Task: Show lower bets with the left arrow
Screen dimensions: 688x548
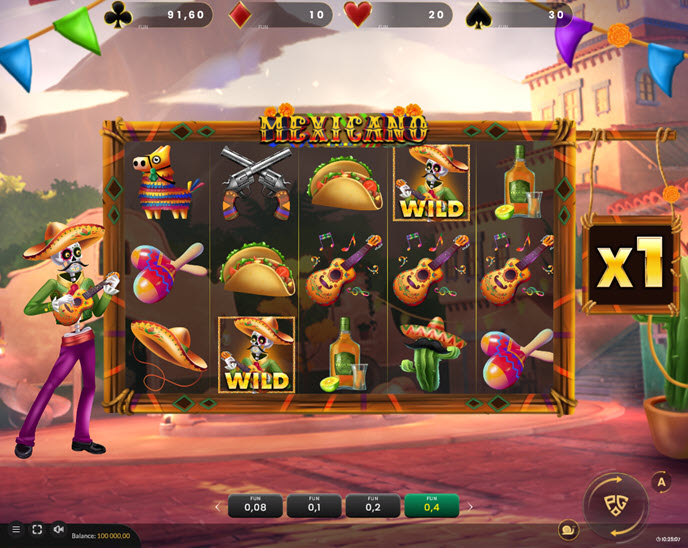Action: [x=218, y=507]
